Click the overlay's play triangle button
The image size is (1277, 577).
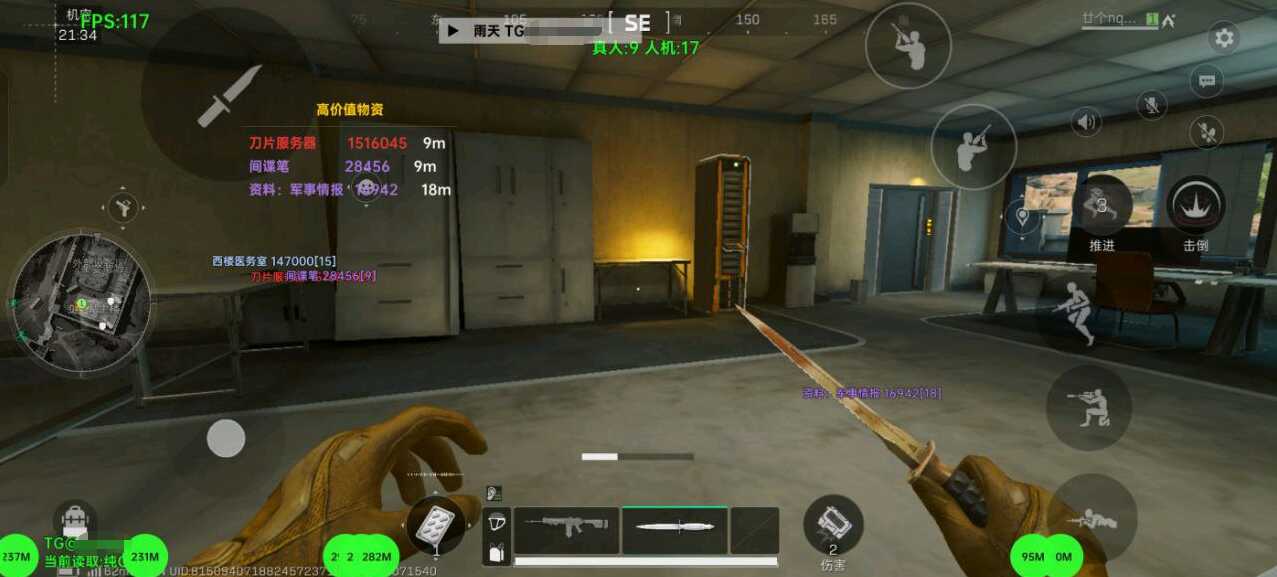click(453, 31)
